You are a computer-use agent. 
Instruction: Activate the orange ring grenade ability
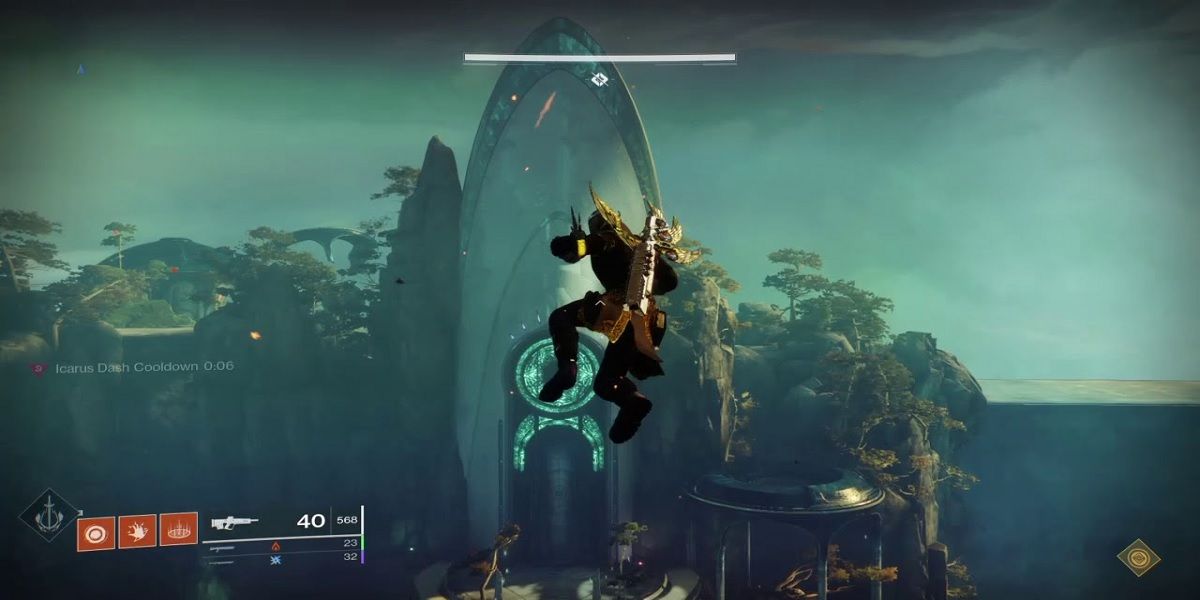click(x=96, y=531)
